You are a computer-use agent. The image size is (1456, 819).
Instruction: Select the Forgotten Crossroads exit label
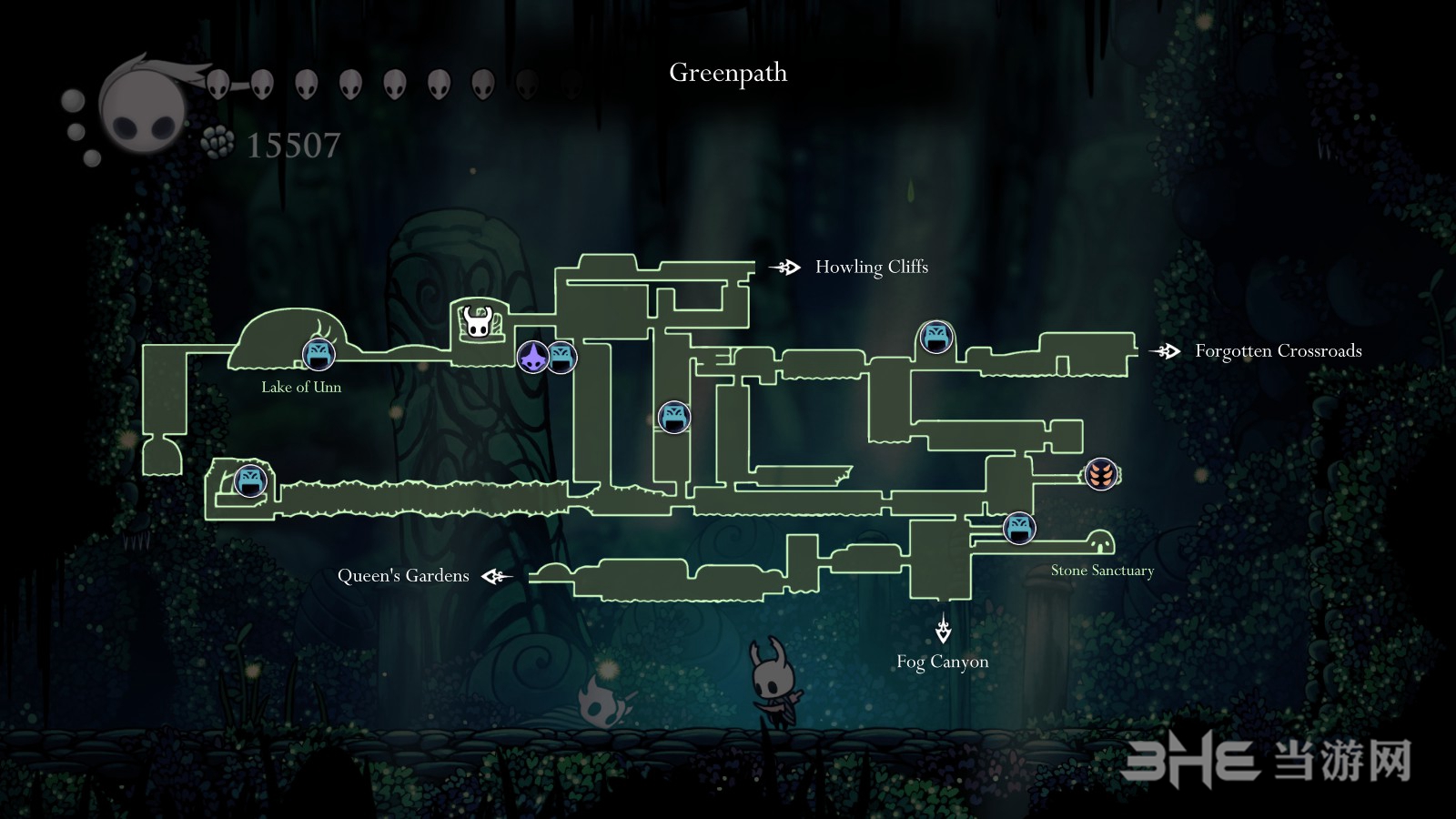pos(1278,351)
